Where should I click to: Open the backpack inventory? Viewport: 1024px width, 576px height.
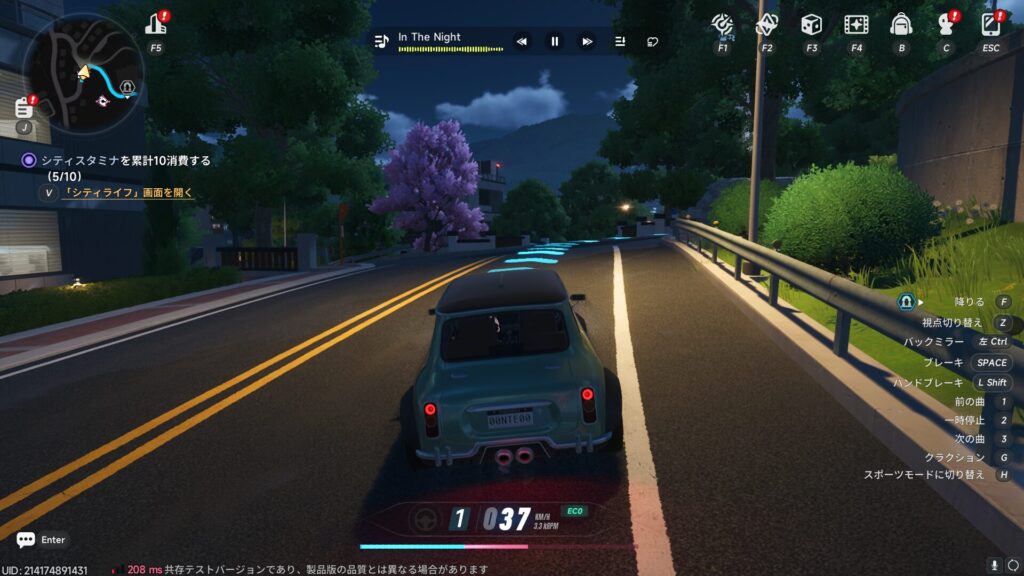pos(901,24)
